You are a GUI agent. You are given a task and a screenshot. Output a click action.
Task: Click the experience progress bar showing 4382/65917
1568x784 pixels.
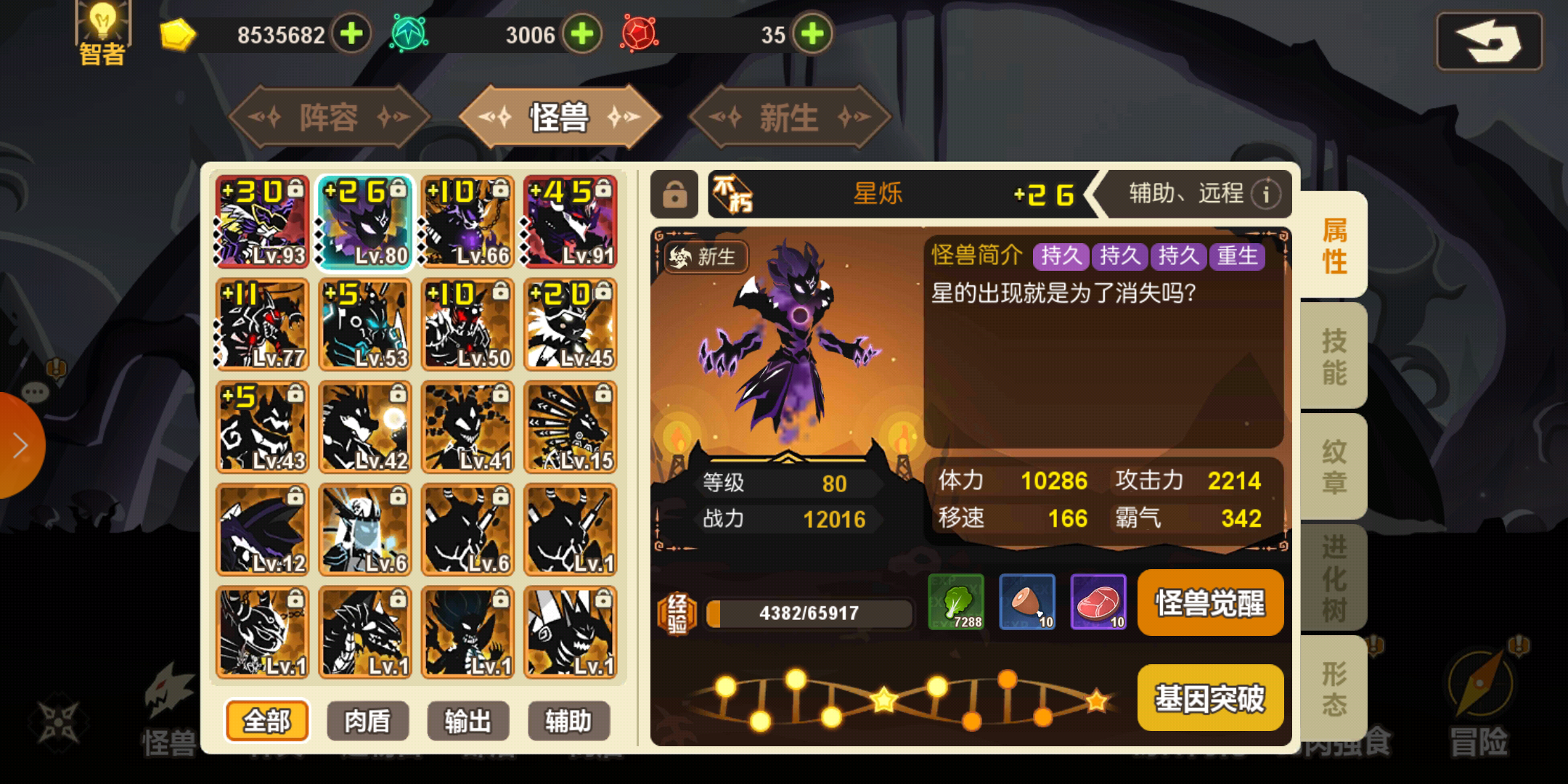(808, 612)
